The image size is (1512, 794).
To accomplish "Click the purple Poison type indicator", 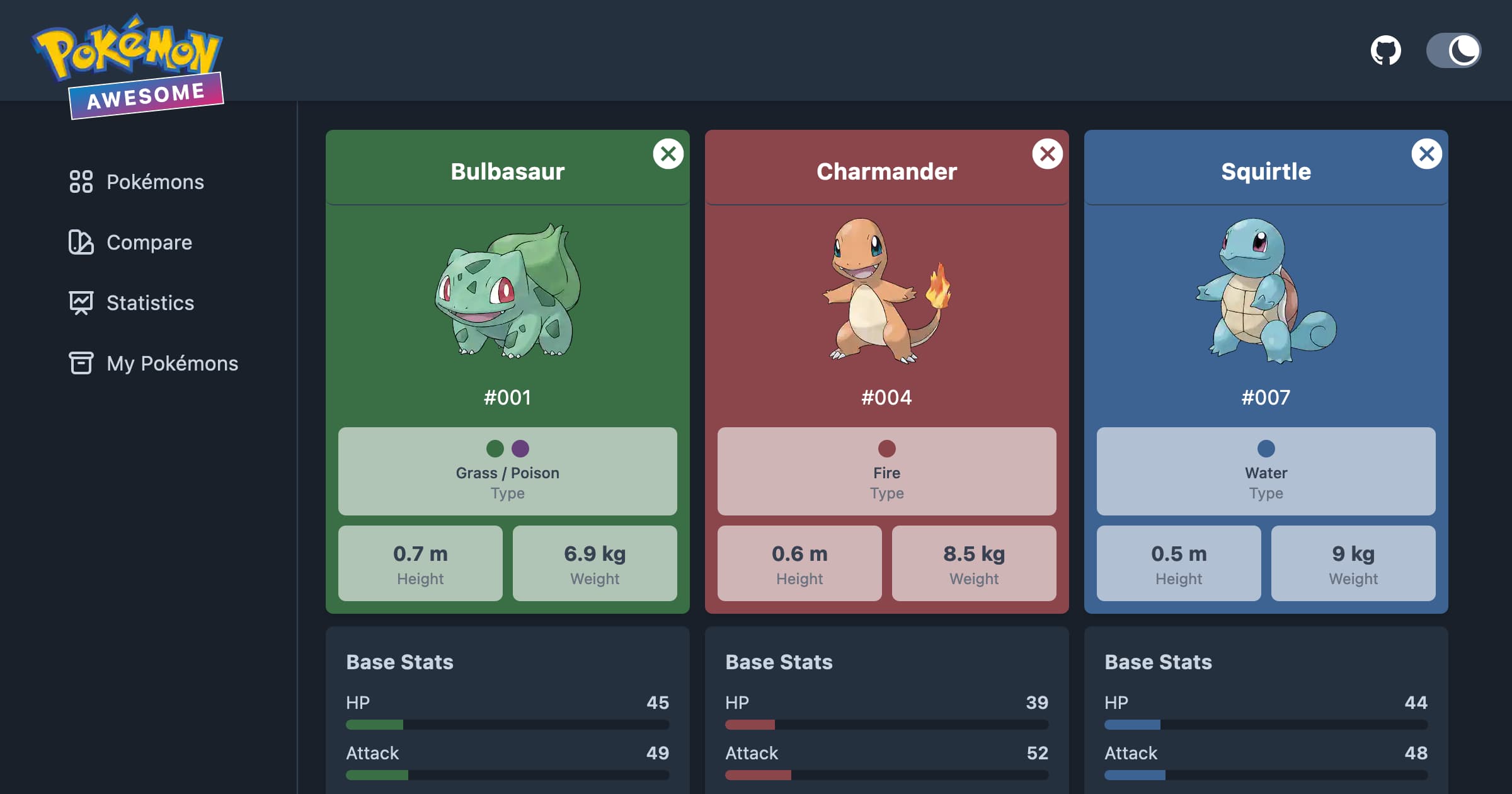I will pos(520,449).
